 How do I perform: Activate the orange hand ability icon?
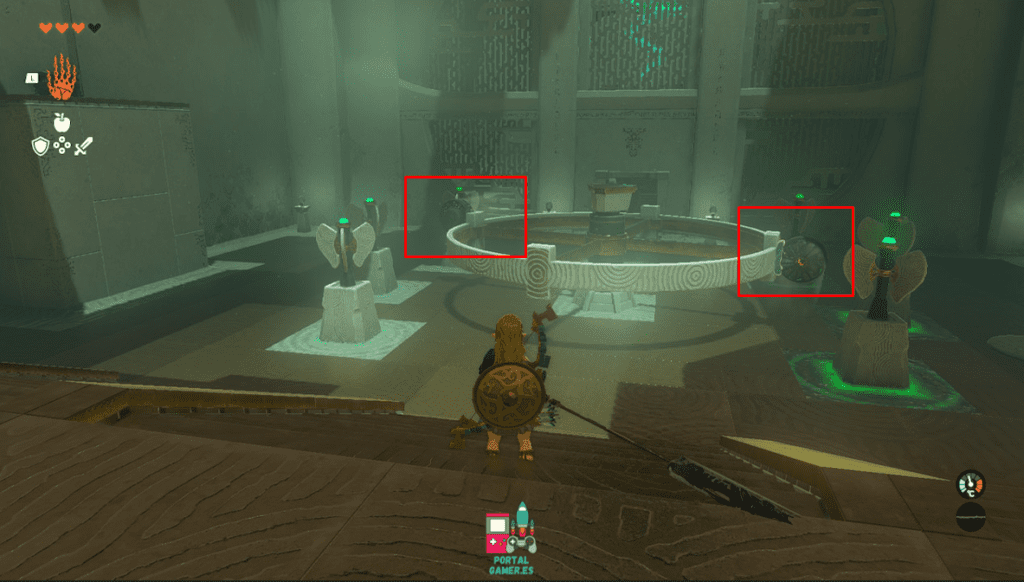(x=61, y=78)
